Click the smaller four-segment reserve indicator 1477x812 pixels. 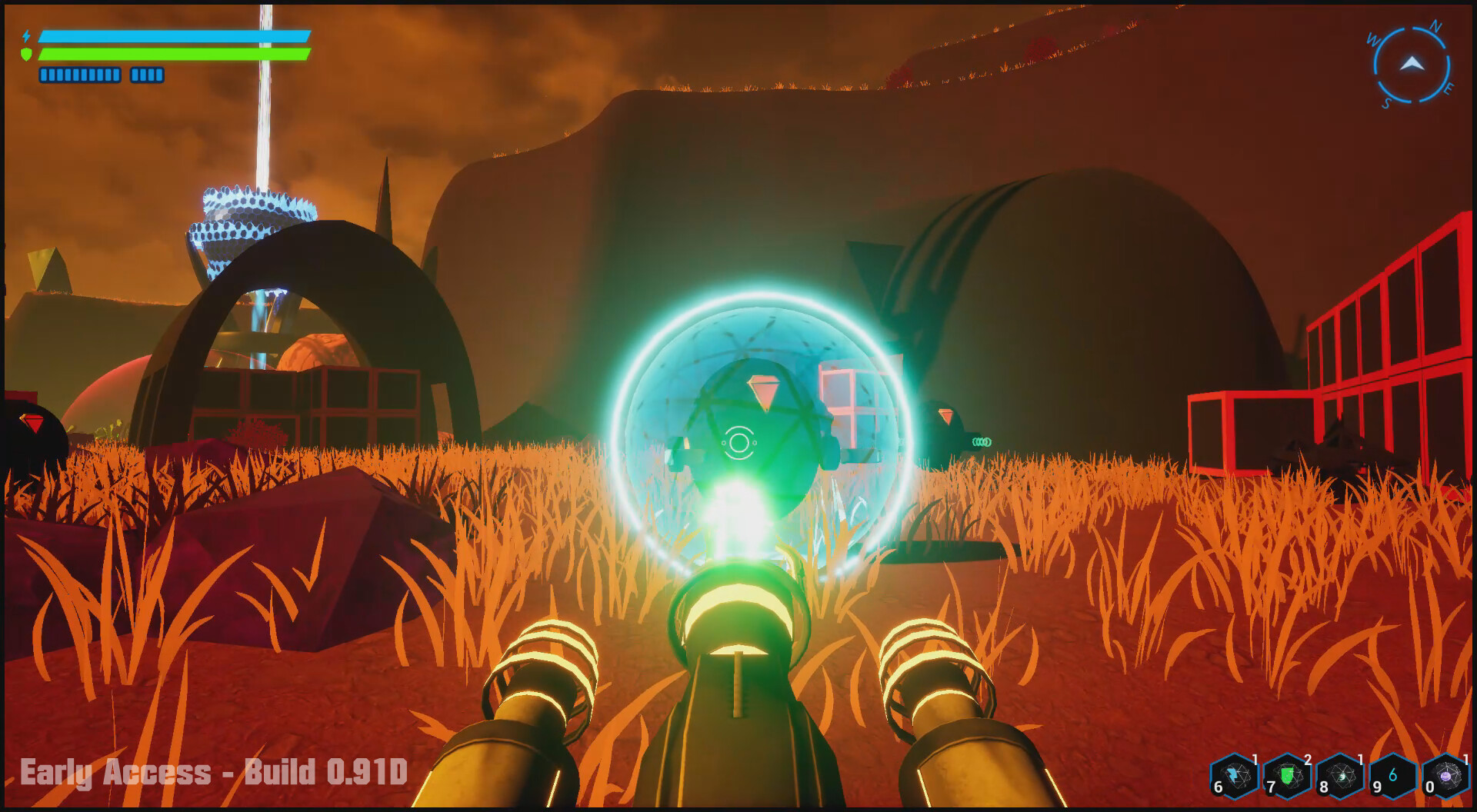(x=147, y=75)
